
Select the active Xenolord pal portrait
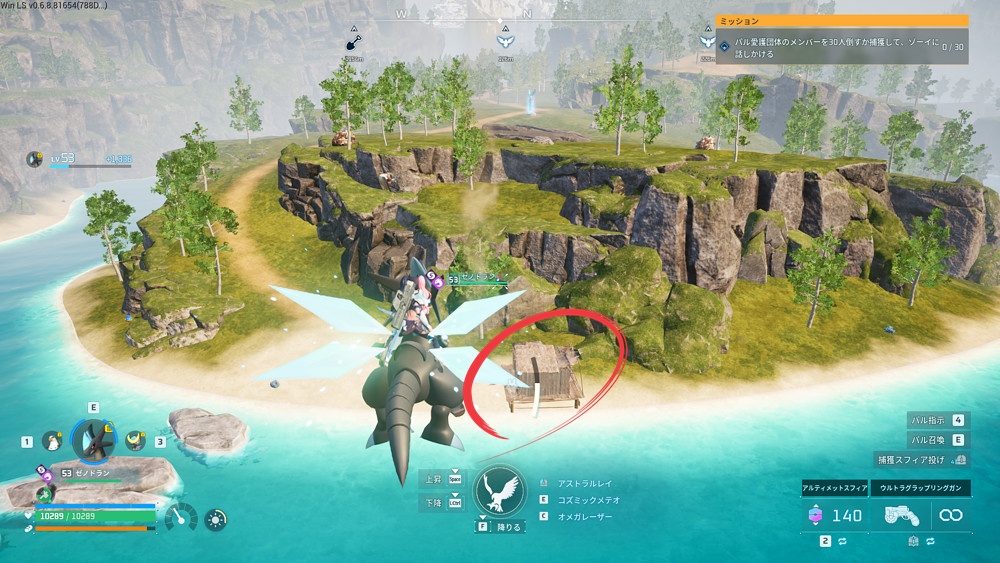pos(94,440)
